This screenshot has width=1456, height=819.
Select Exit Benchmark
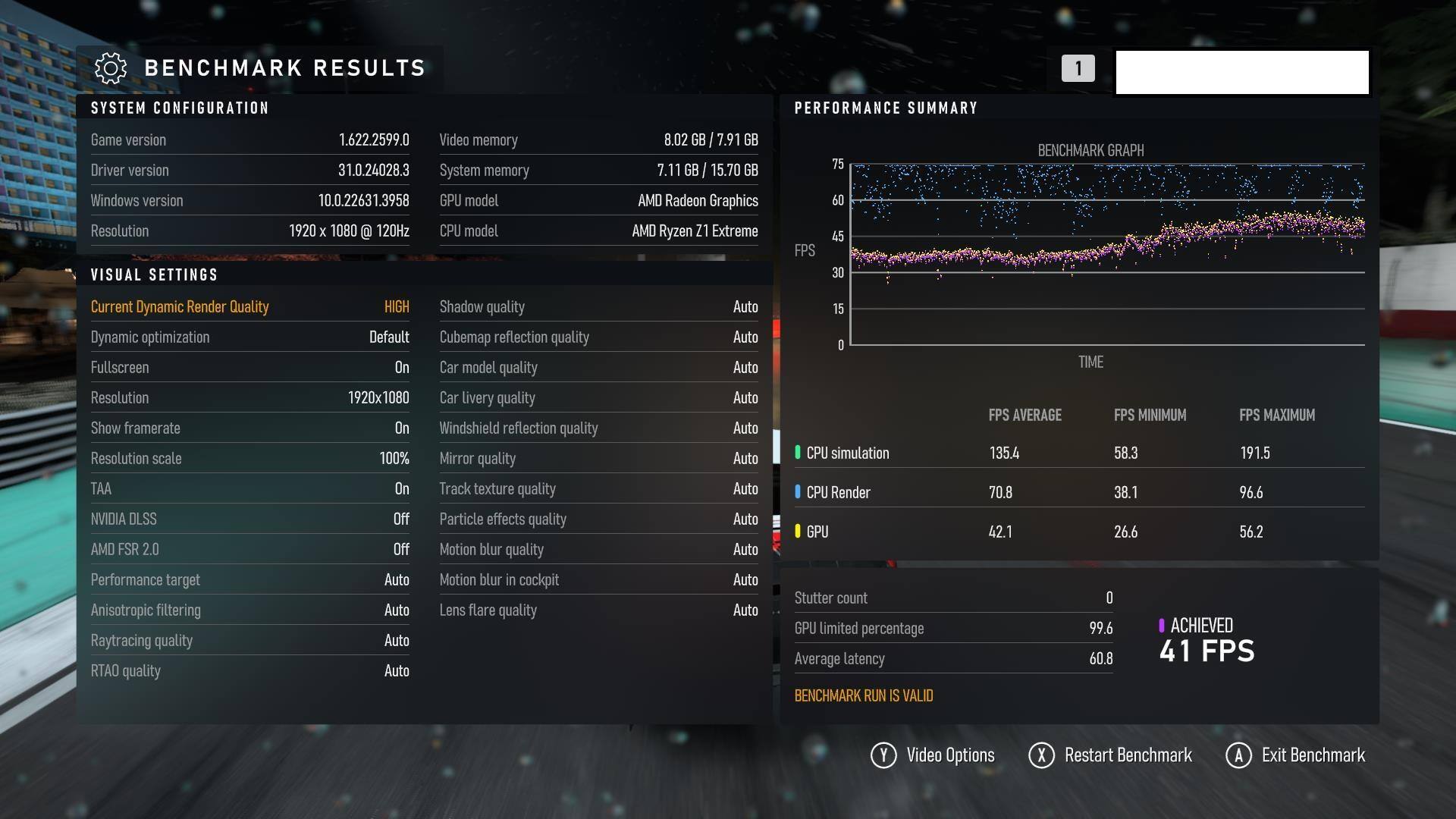pyautogui.click(x=1296, y=755)
